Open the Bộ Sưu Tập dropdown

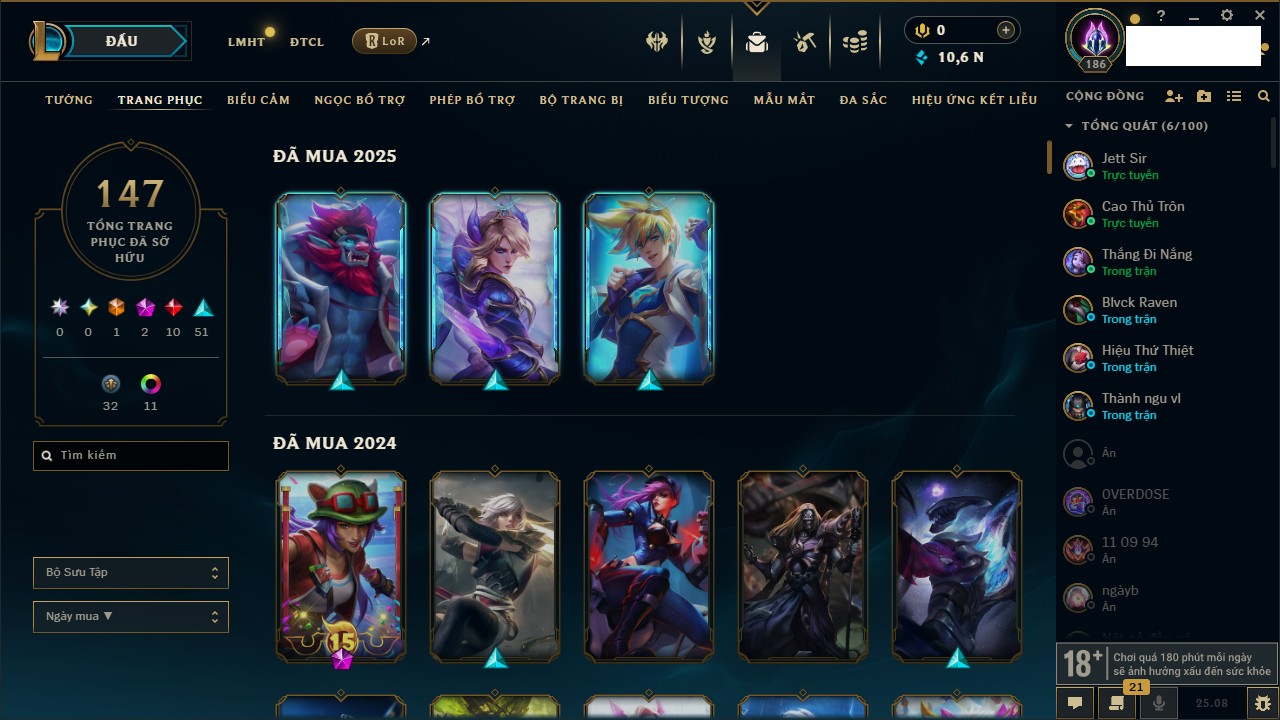tap(131, 573)
